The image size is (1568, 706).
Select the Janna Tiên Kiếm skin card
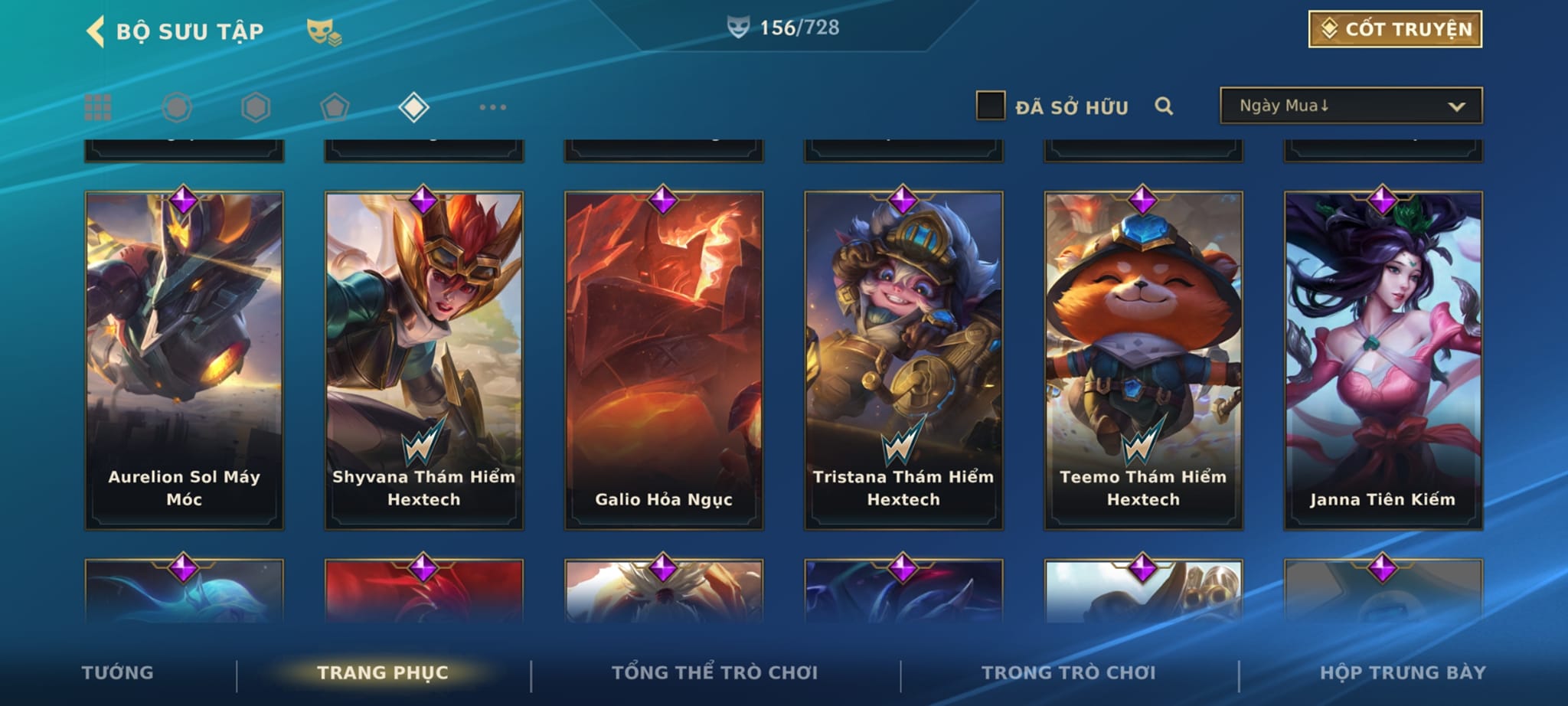(1383, 360)
